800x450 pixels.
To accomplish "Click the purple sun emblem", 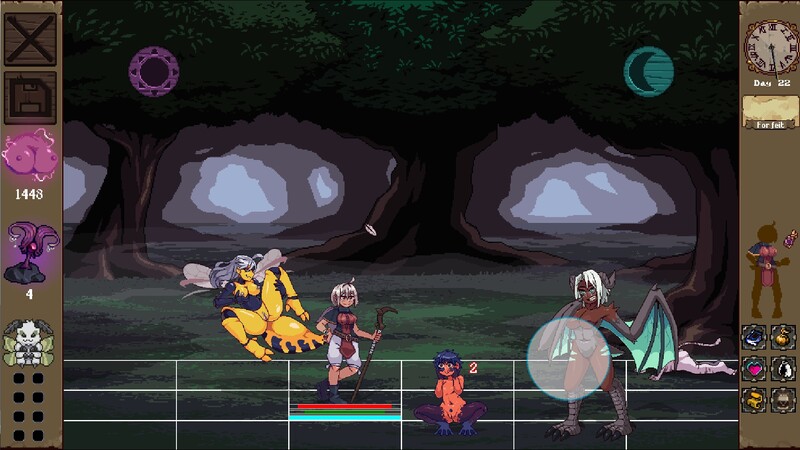I will (x=153, y=71).
